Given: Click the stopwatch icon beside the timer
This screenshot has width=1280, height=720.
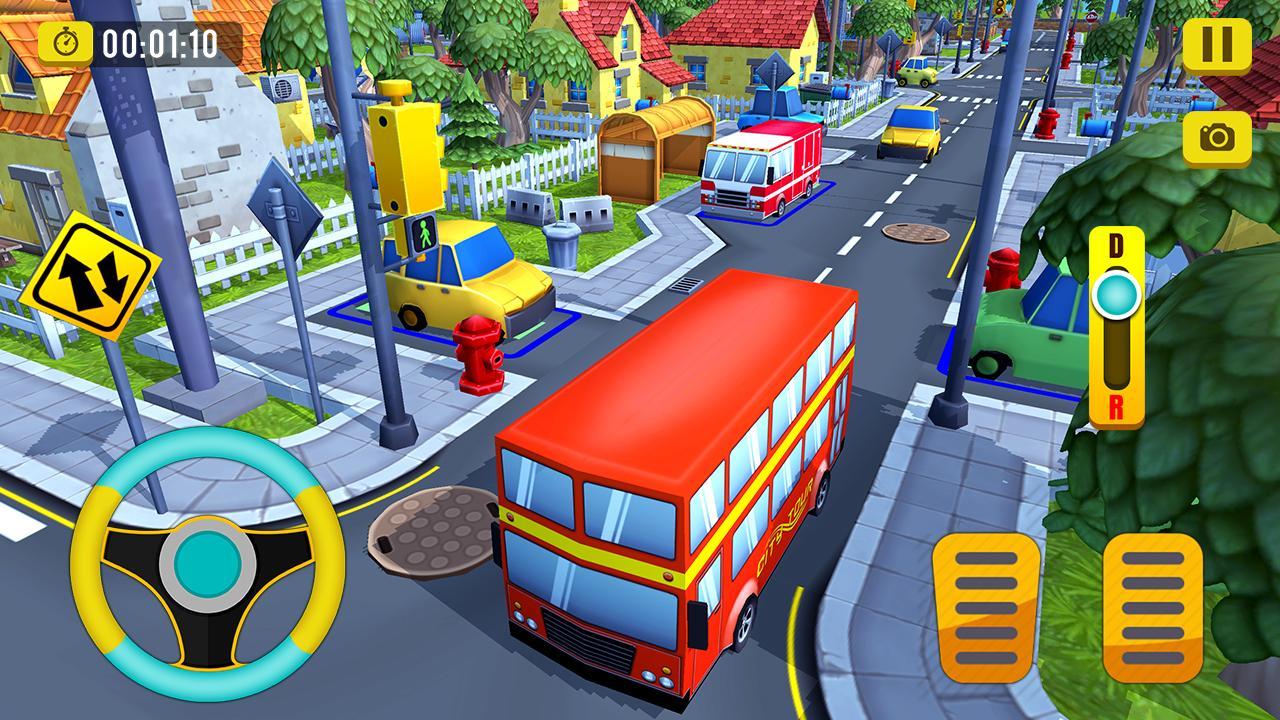Looking at the screenshot, I should pyautogui.click(x=65, y=43).
